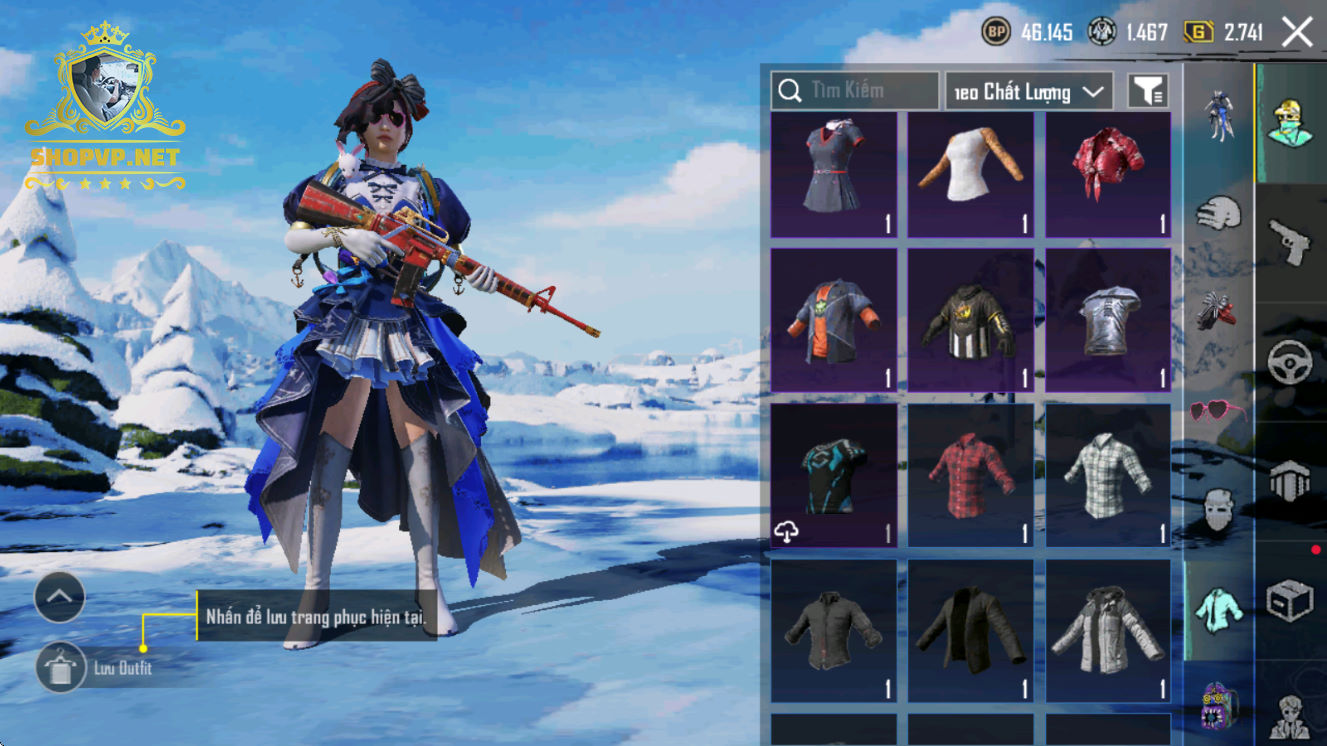Choose the red tied floral shirt
This screenshot has width=1327, height=746.
click(x=1107, y=174)
